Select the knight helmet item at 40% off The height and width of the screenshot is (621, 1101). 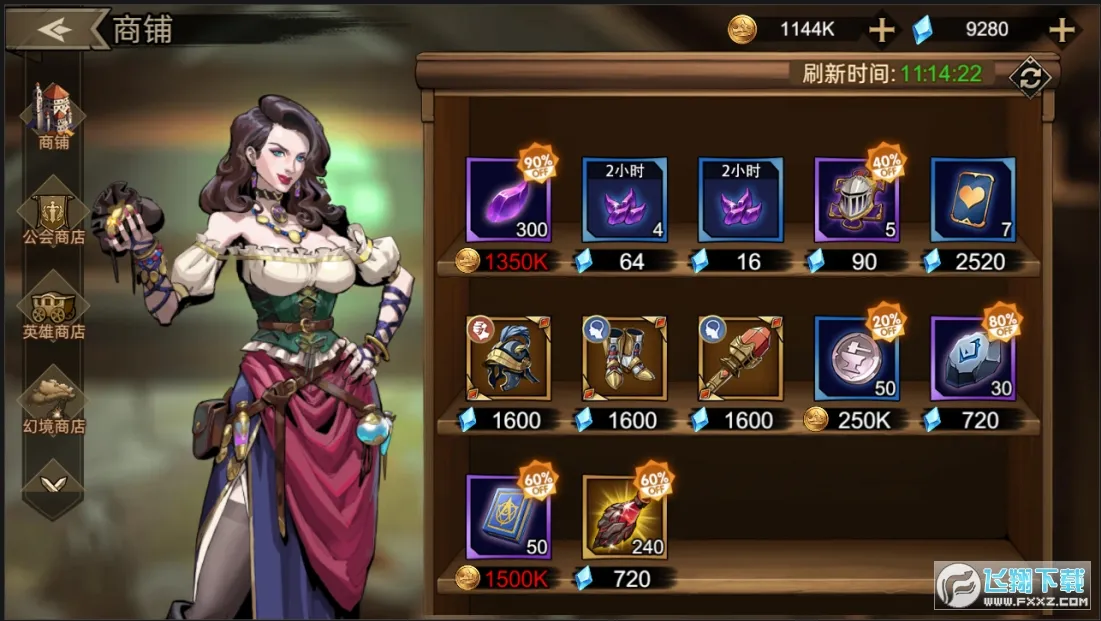pyautogui.click(x=856, y=200)
